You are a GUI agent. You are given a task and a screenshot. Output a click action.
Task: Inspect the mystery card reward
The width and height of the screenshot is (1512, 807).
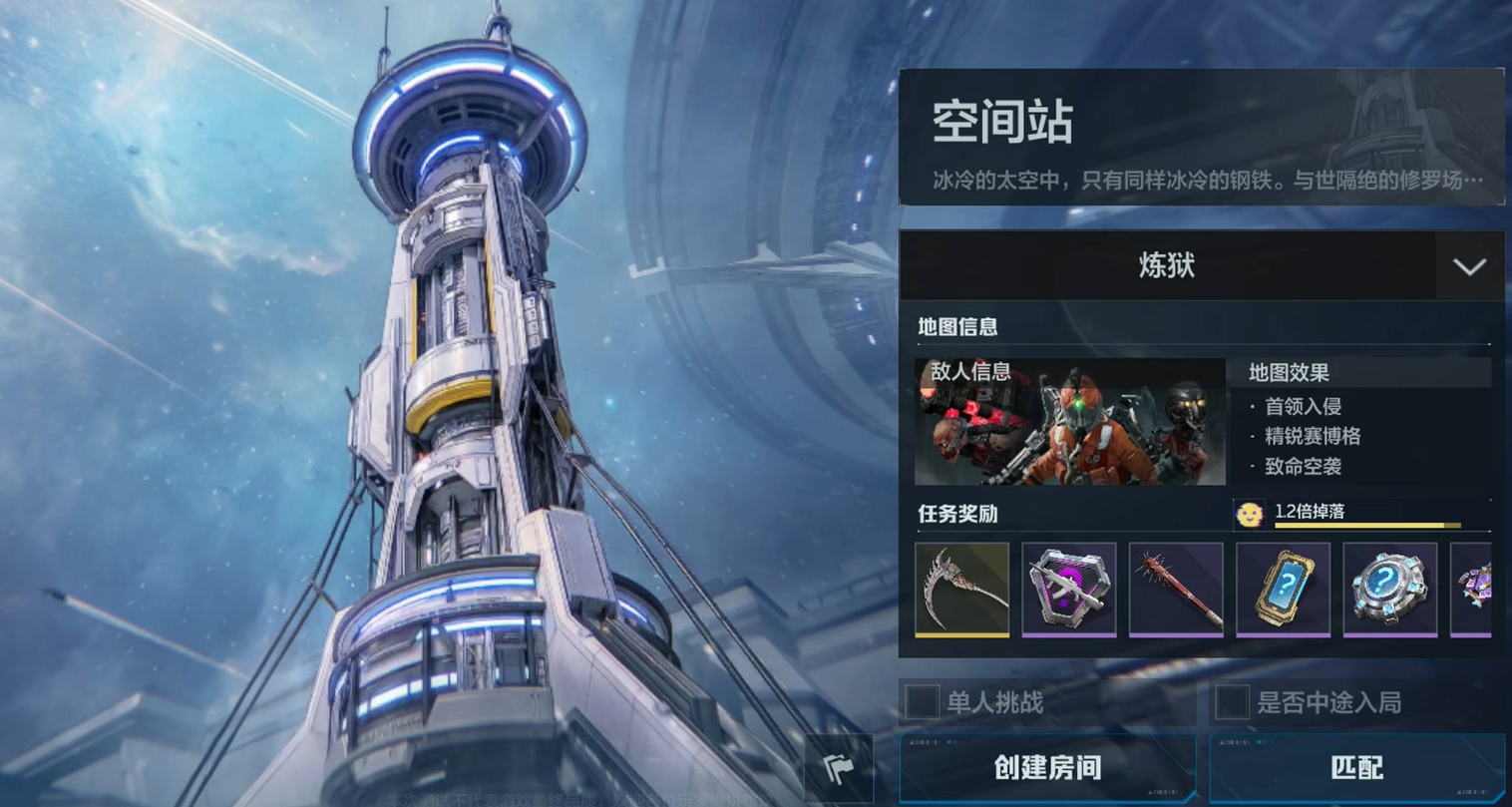(x=1283, y=589)
